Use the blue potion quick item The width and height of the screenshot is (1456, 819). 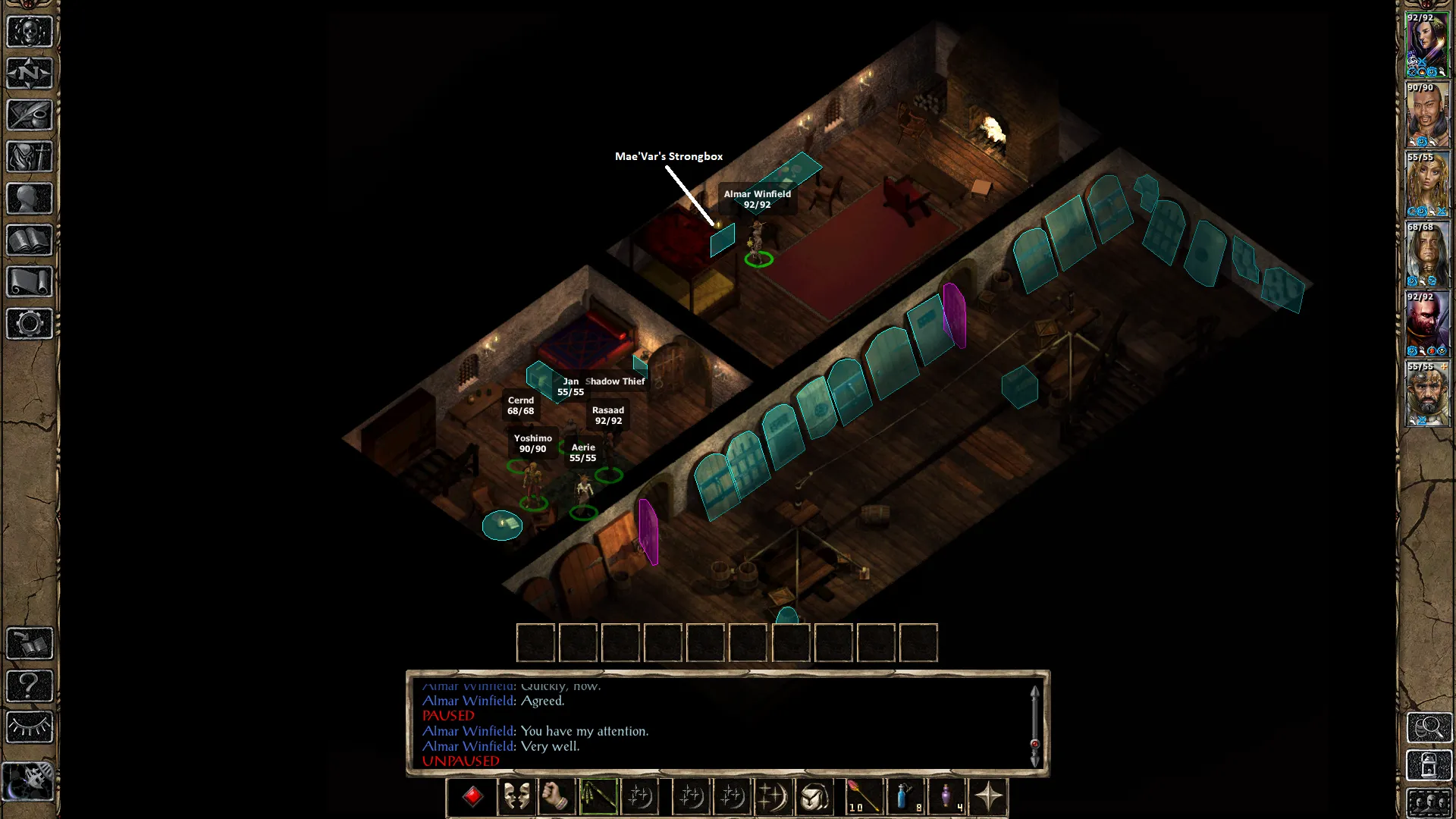click(905, 796)
